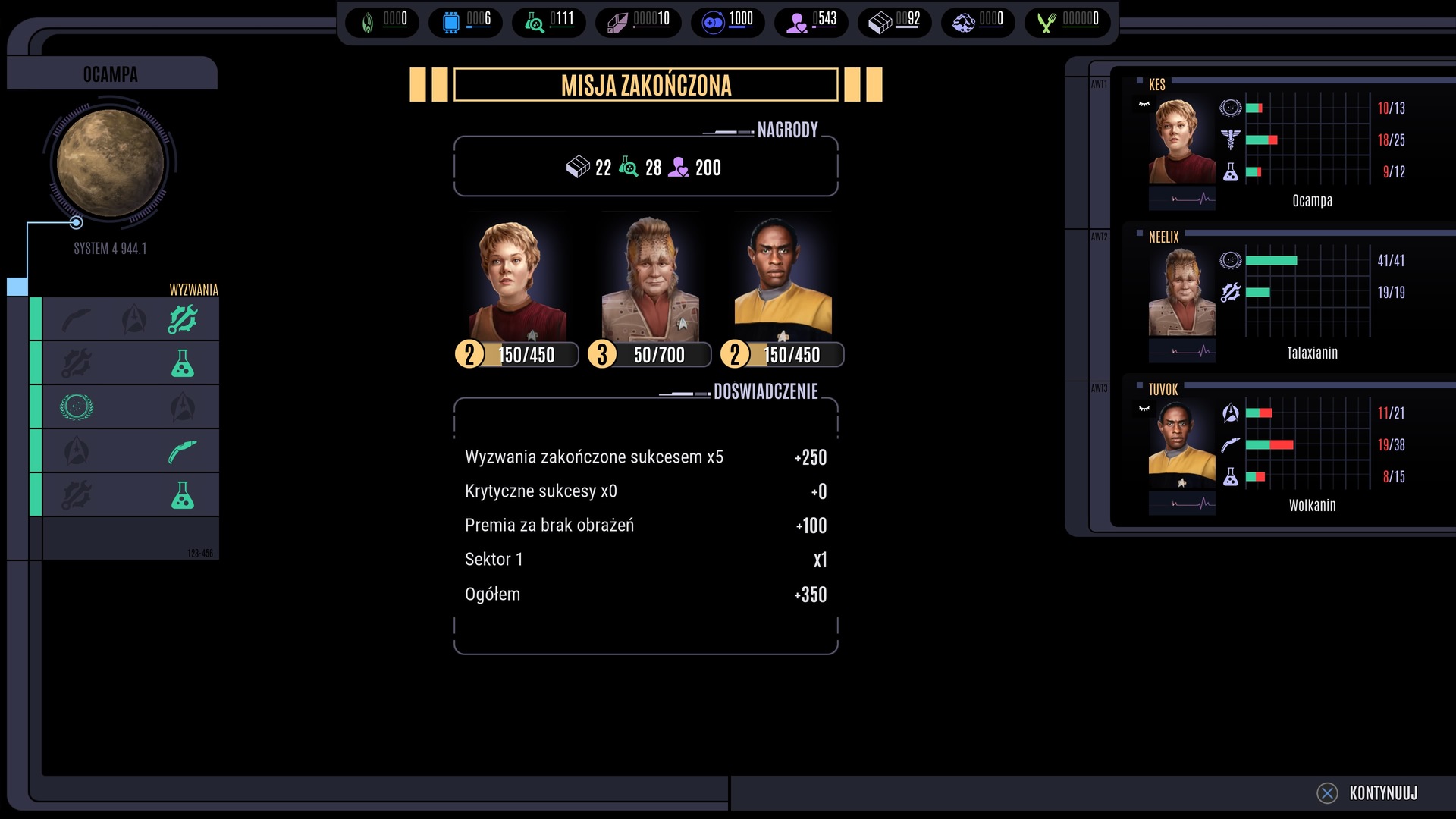The width and height of the screenshot is (1456, 819).
Task: Select the challenge row with the wrench icon
Action: tap(130, 319)
